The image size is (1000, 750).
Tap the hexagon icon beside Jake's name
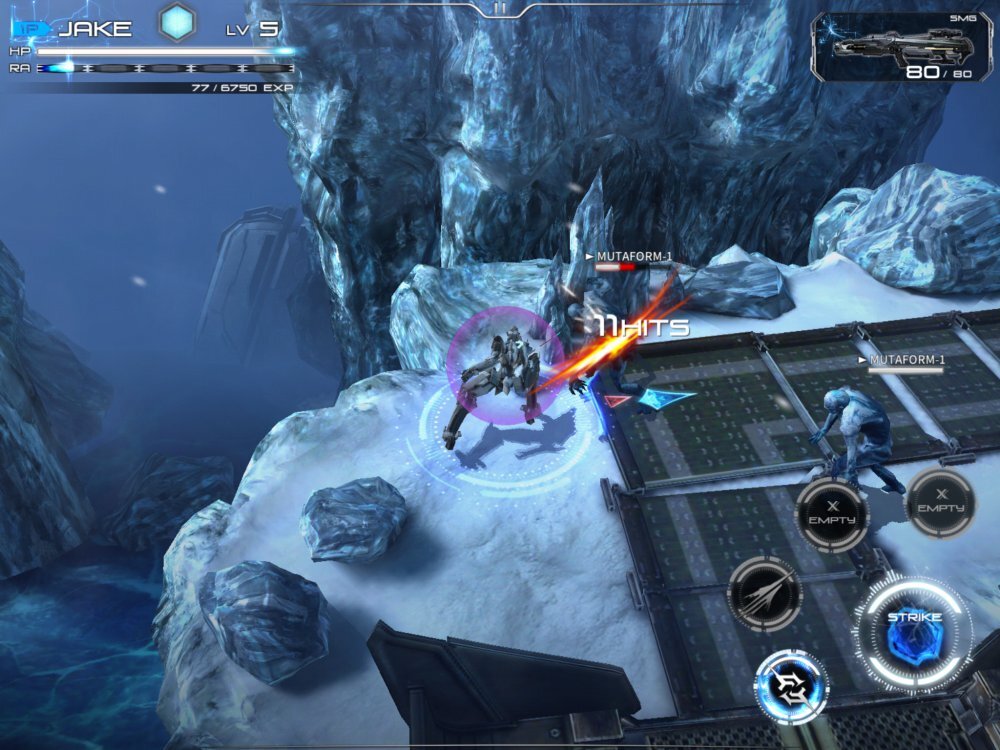[x=180, y=24]
